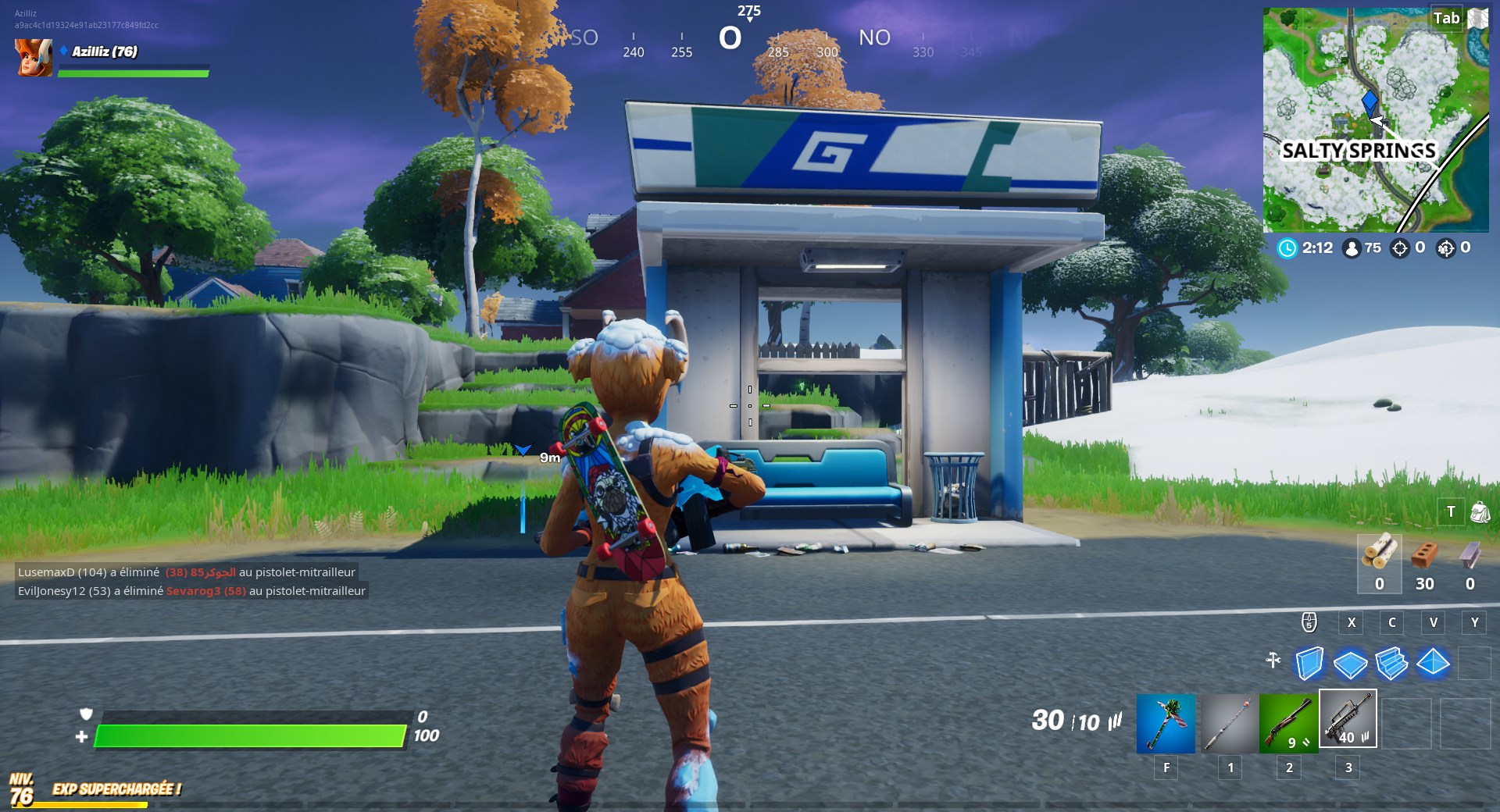Select the wall building piece icon

point(1309,664)
